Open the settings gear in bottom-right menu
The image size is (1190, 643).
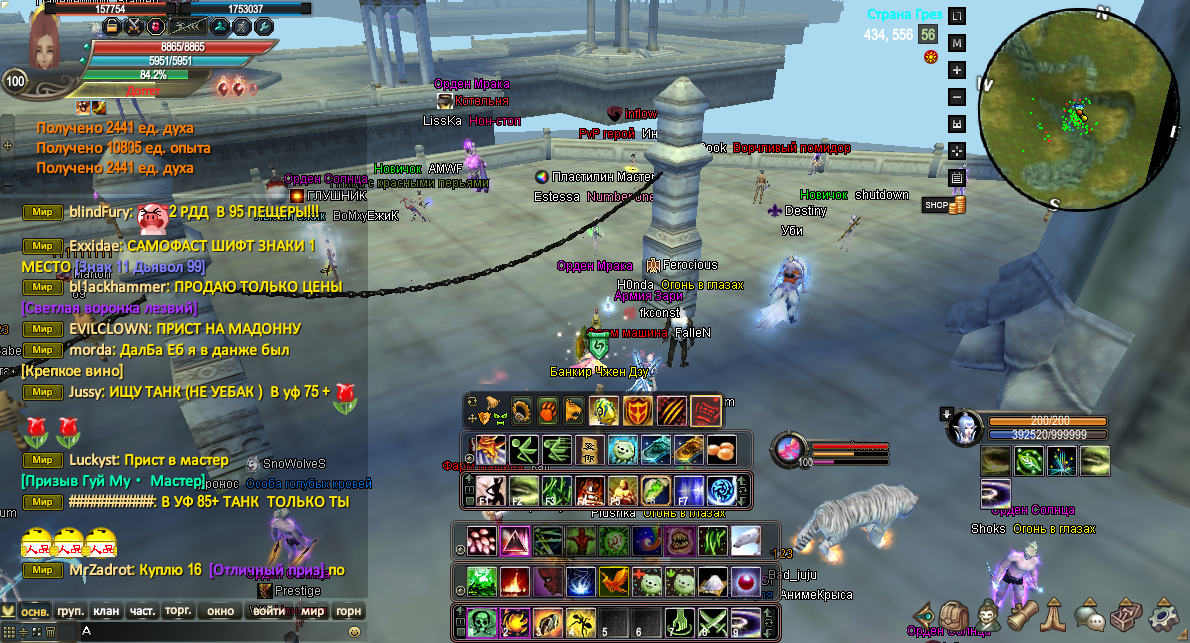coord(1164,613)
